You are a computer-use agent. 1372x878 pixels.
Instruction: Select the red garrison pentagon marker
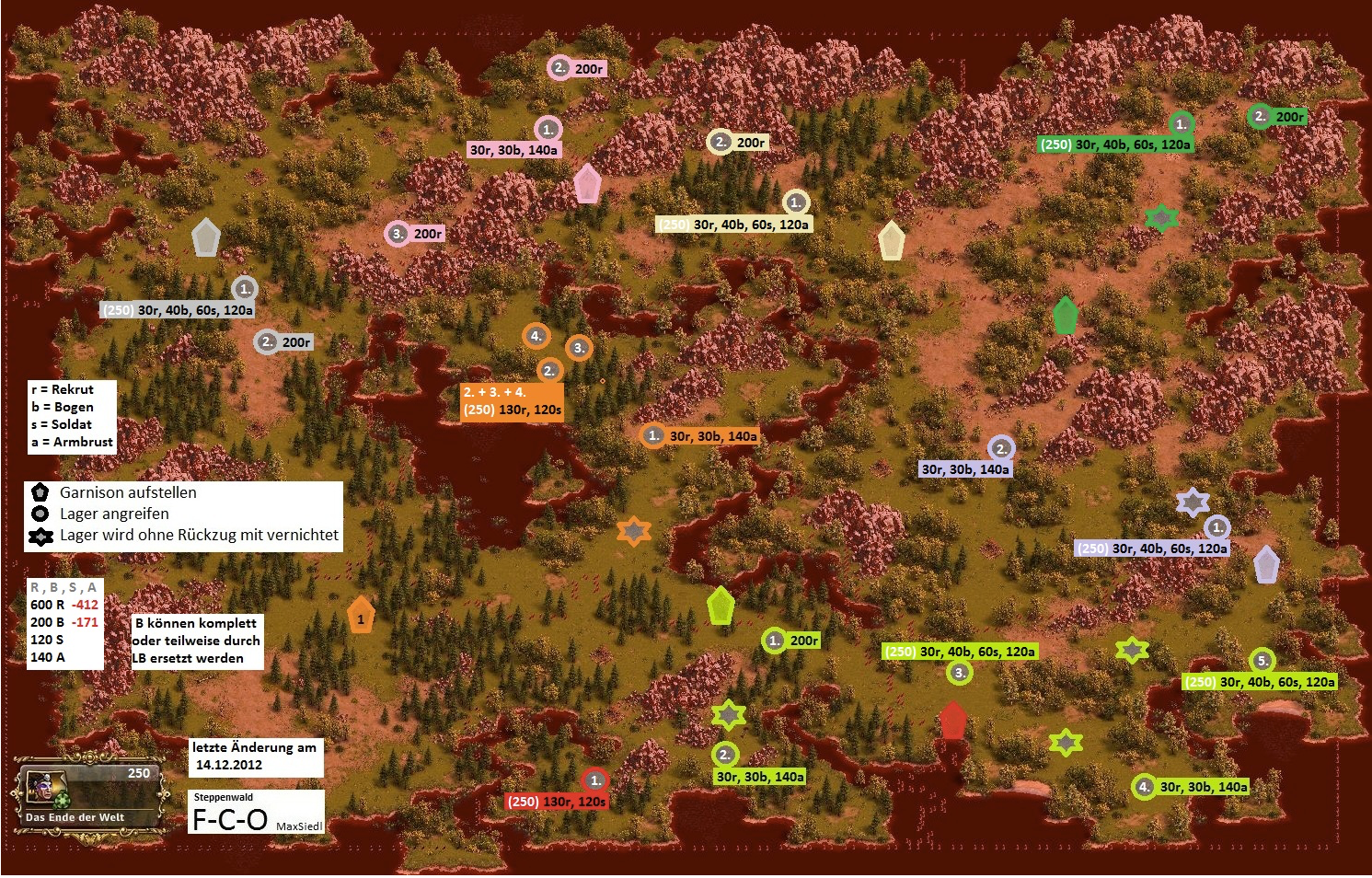click(952, 721)
